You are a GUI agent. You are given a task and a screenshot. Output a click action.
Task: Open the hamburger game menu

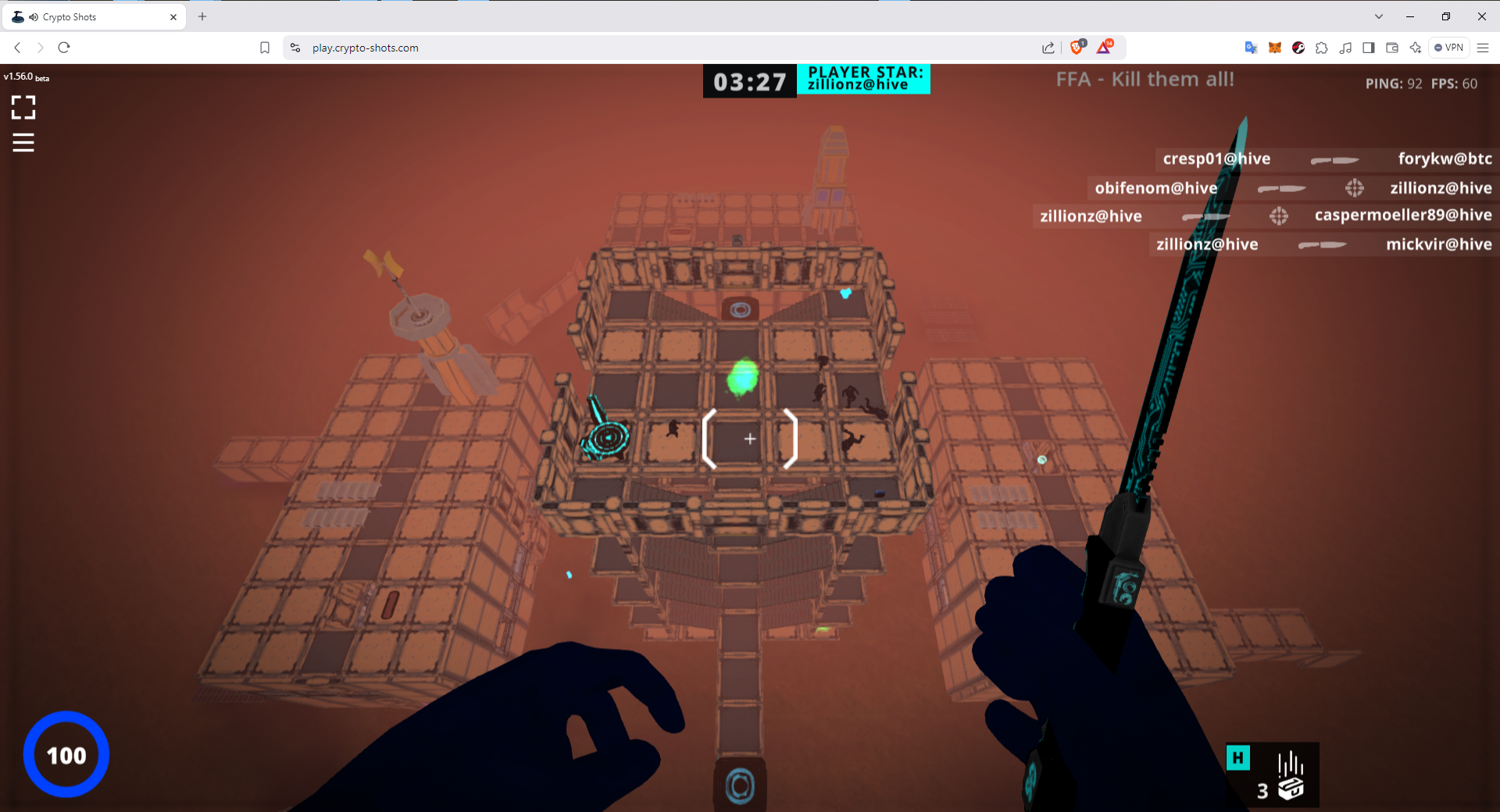(x=23, y=143)
